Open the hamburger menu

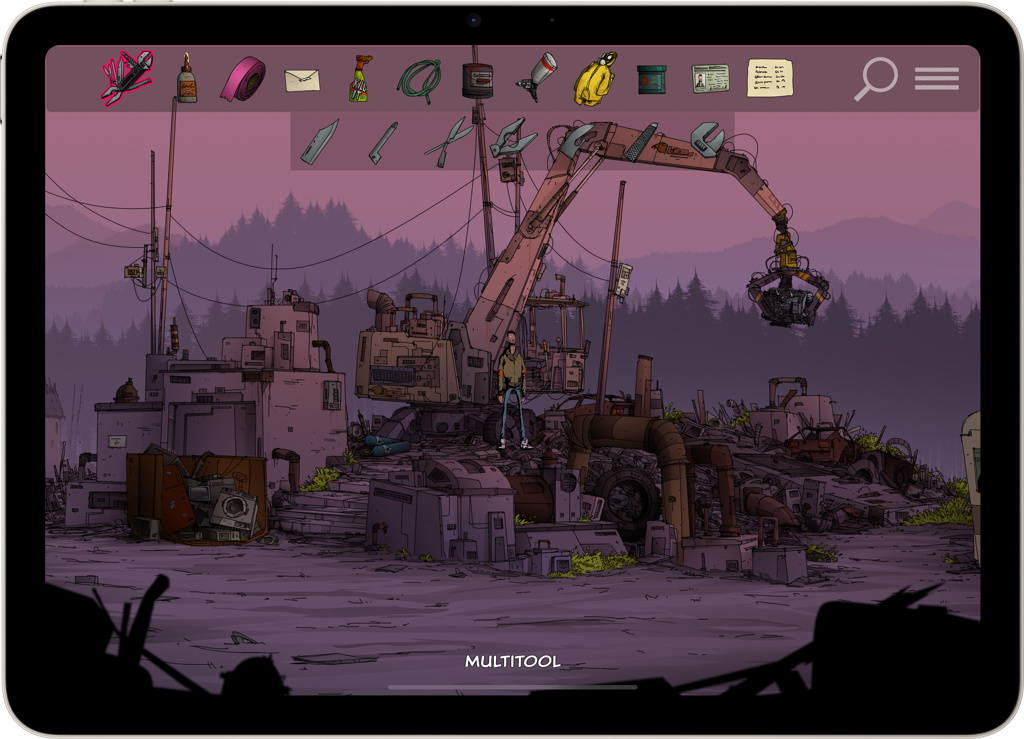pyautogui.click(x=937, y=79)
